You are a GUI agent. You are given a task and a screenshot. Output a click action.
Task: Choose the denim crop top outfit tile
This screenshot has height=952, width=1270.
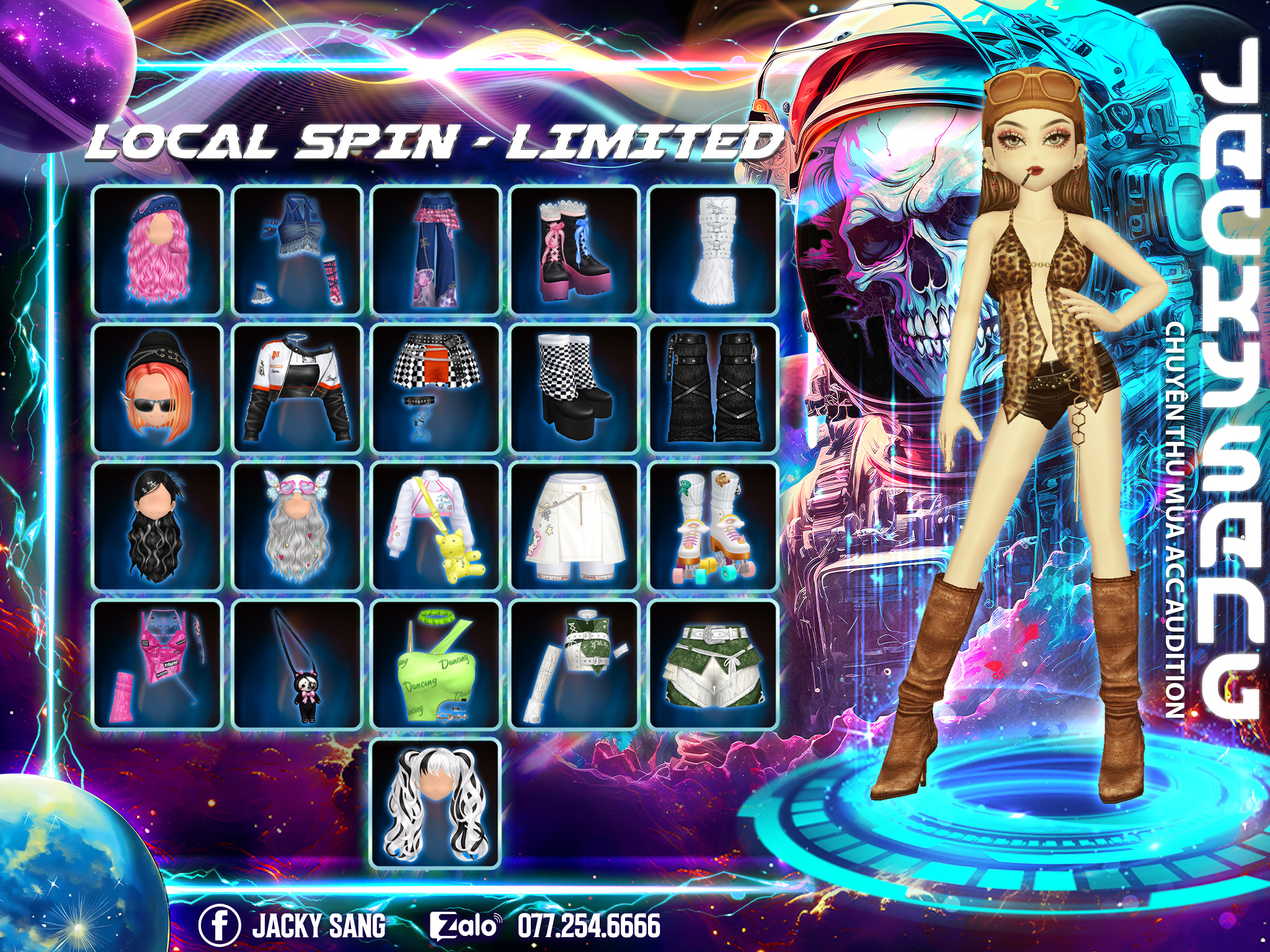297,250
